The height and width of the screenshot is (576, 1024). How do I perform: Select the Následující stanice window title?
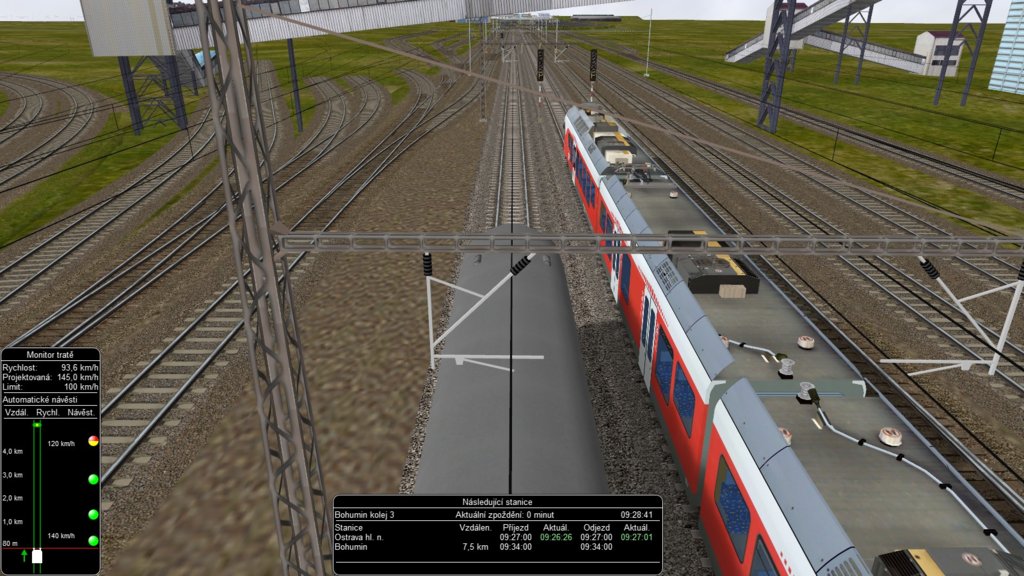[497, 502]
